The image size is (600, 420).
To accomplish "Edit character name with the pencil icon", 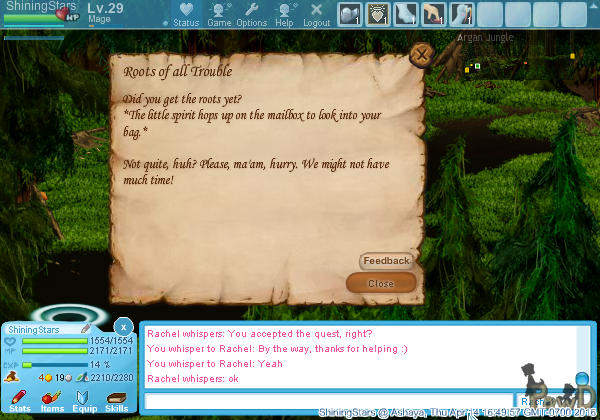I will pyautogui.click(x=88, y=328).
